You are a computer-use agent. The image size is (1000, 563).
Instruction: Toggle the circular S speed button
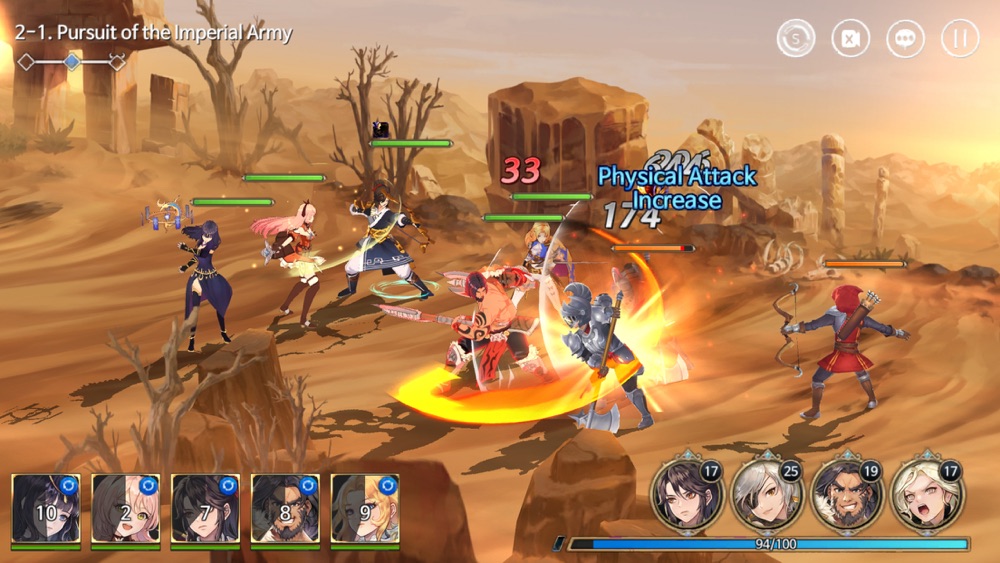796,38
